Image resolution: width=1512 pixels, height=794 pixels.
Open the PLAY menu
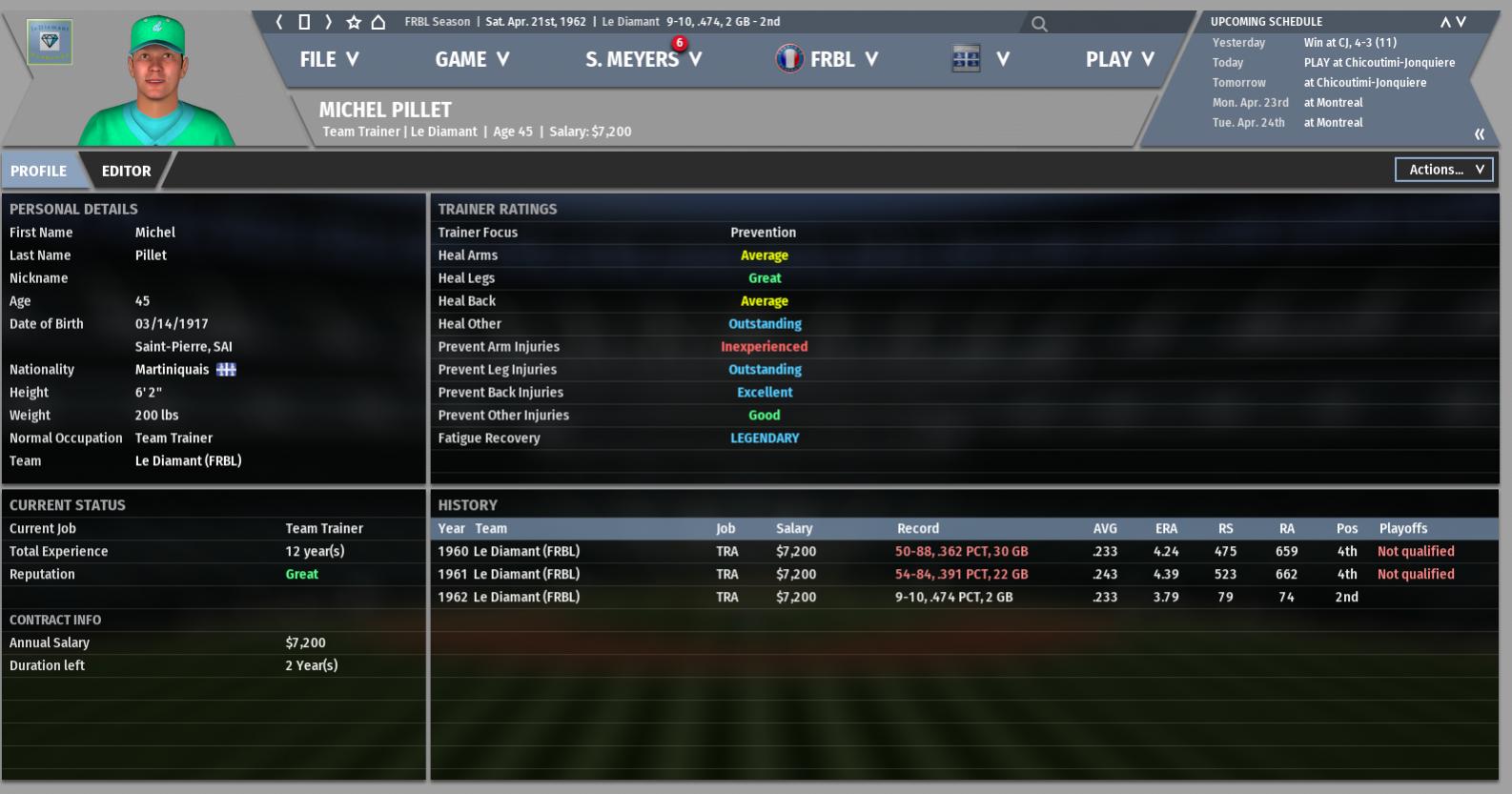click(1119, 59)
